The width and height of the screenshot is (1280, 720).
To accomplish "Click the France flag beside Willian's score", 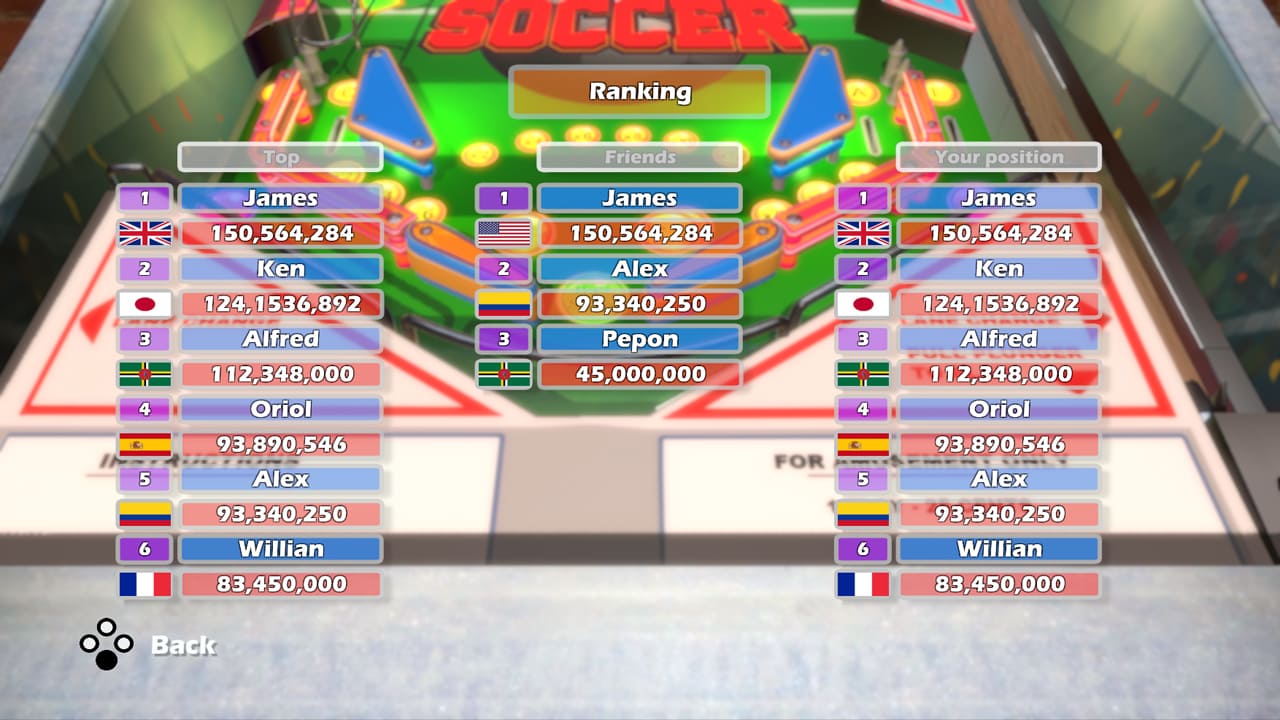I will tap(144, 584).
